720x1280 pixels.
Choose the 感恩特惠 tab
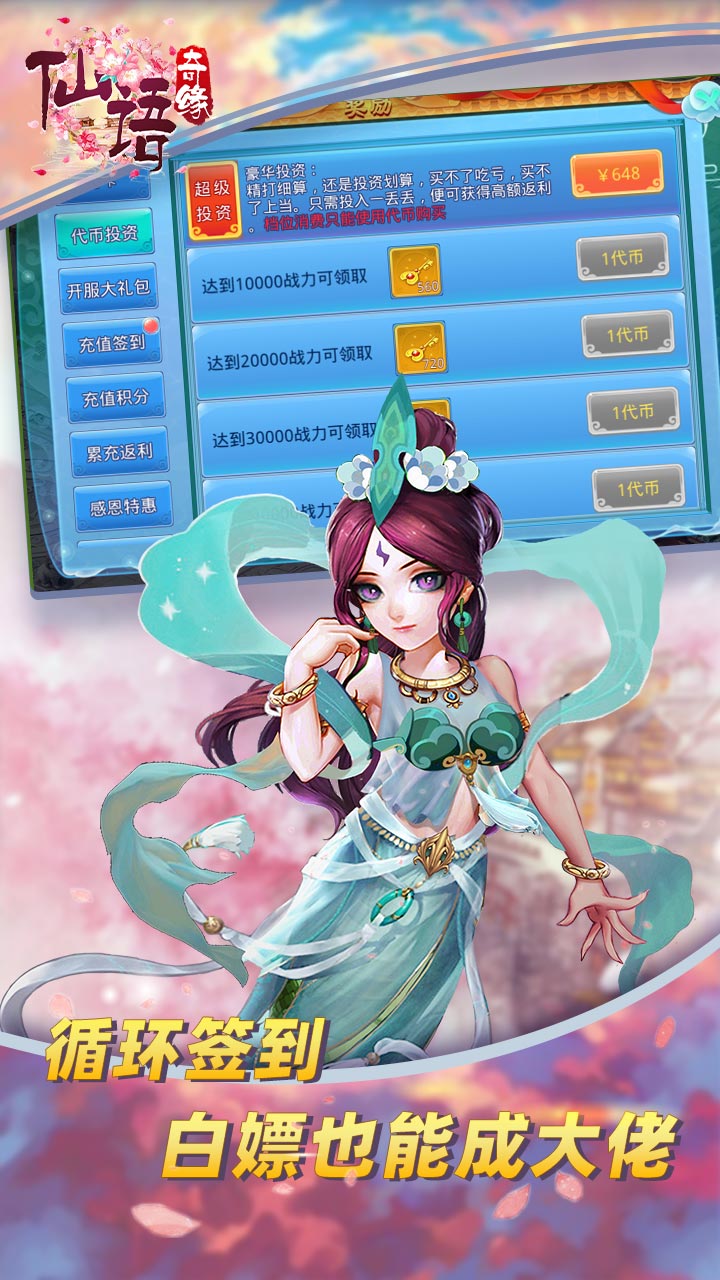point(123,506)
